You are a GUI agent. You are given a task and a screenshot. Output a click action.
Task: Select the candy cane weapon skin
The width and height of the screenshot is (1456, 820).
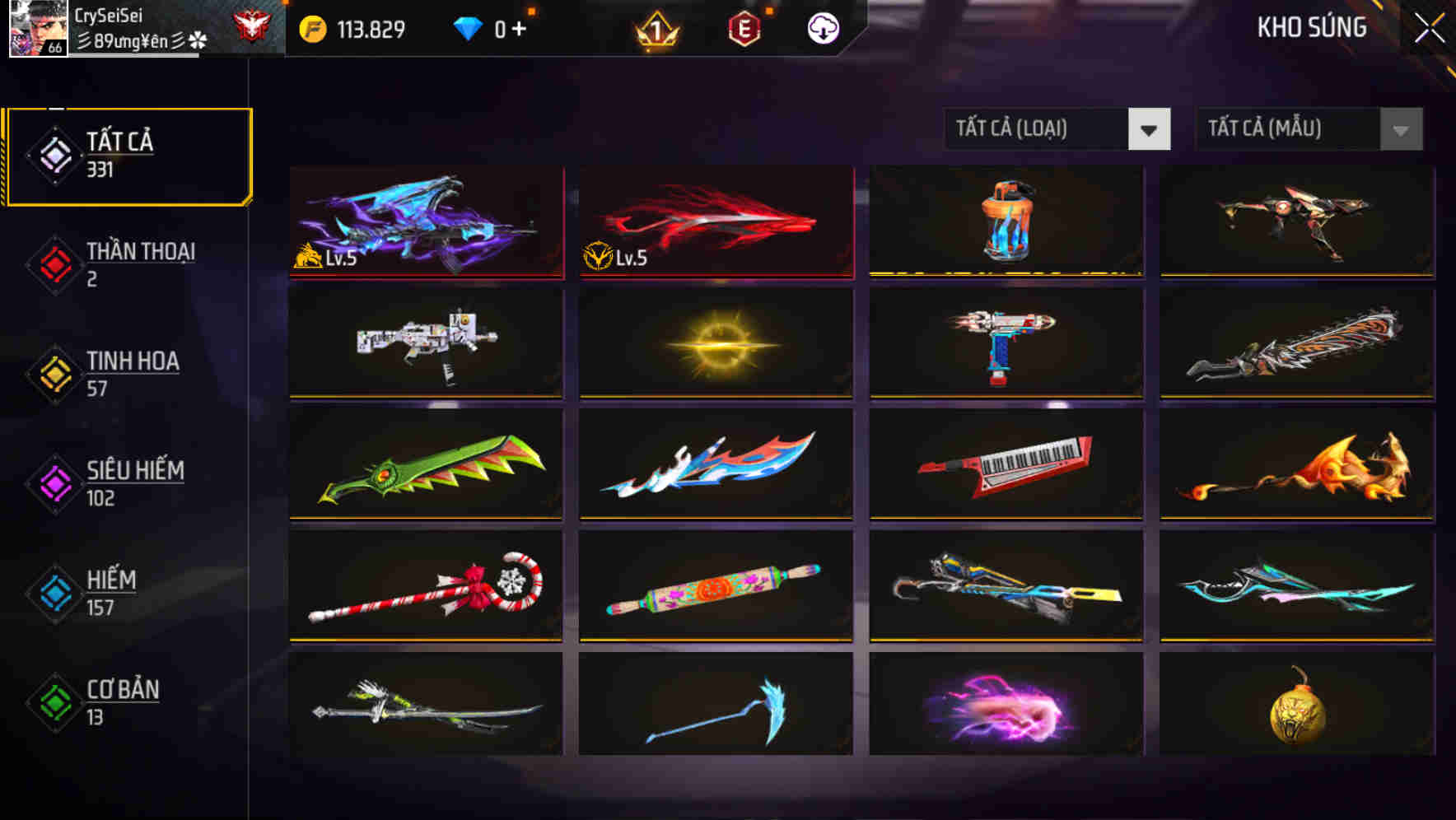pyautogui.click(x=425, y=587)
